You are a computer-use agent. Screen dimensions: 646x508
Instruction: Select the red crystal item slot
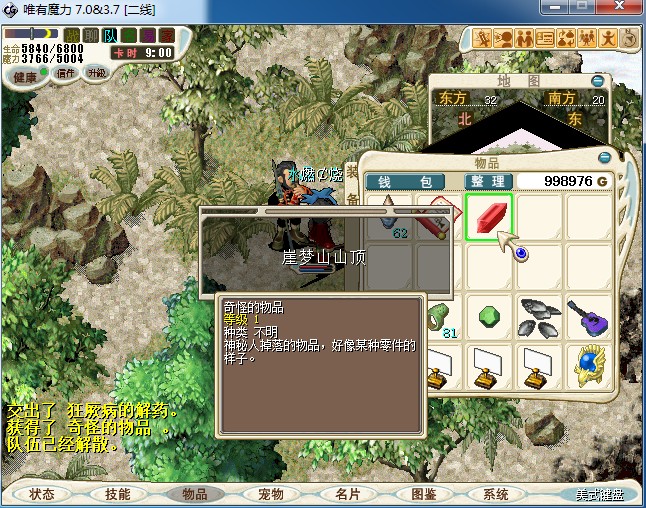[489, 217]
